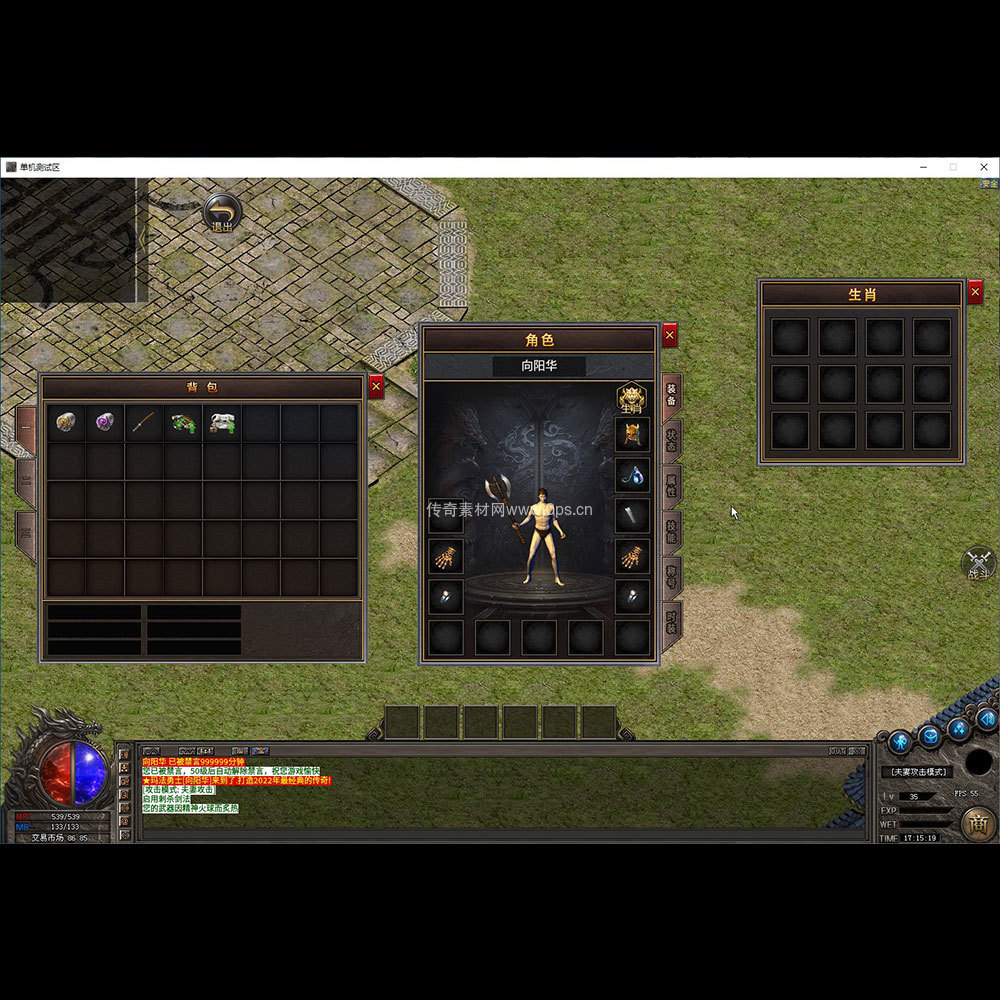This screenshot has height=1000, width=1000.
Task: Click the 退出 exit arrow button
Action: coord(222,213)
